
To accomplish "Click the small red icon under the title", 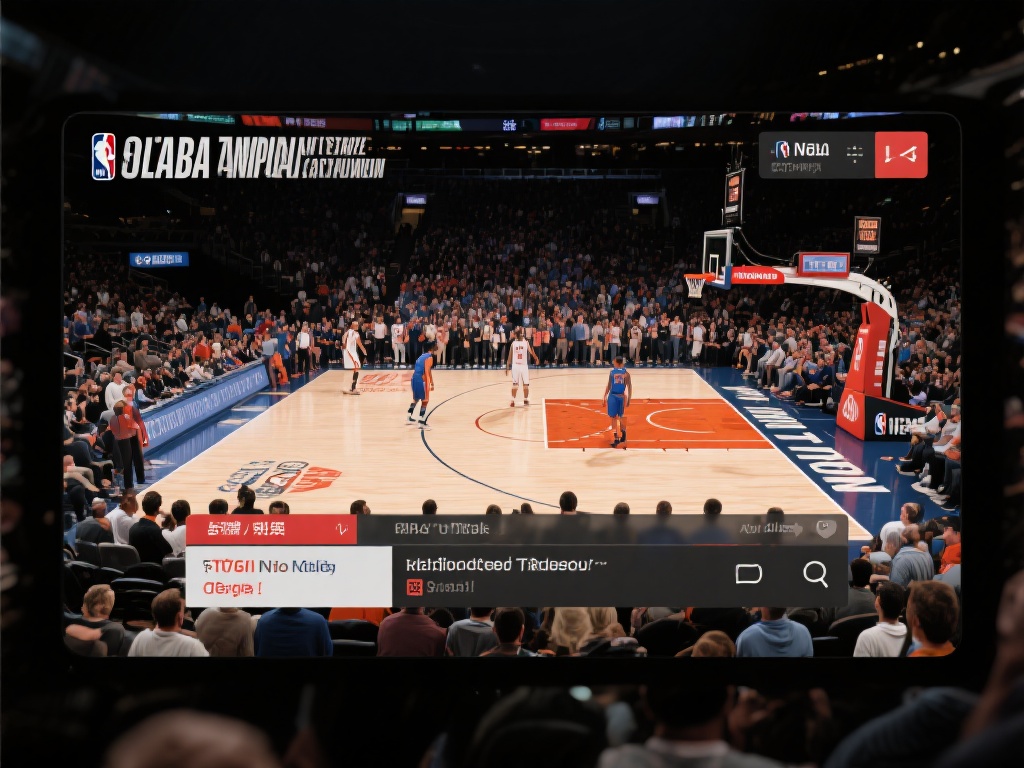I will (x=414, y=588).
